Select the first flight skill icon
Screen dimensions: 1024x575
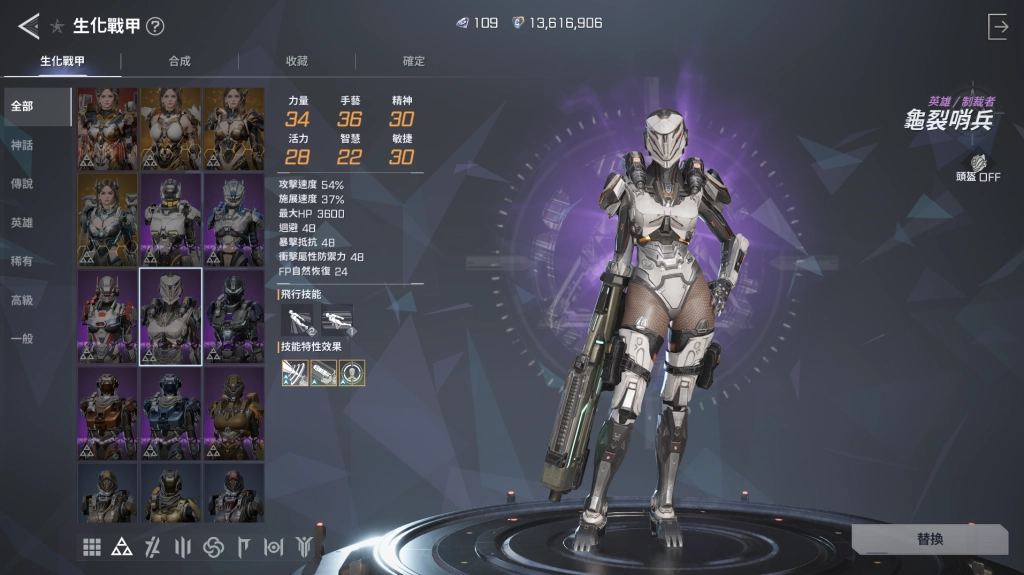coord(296,318)
